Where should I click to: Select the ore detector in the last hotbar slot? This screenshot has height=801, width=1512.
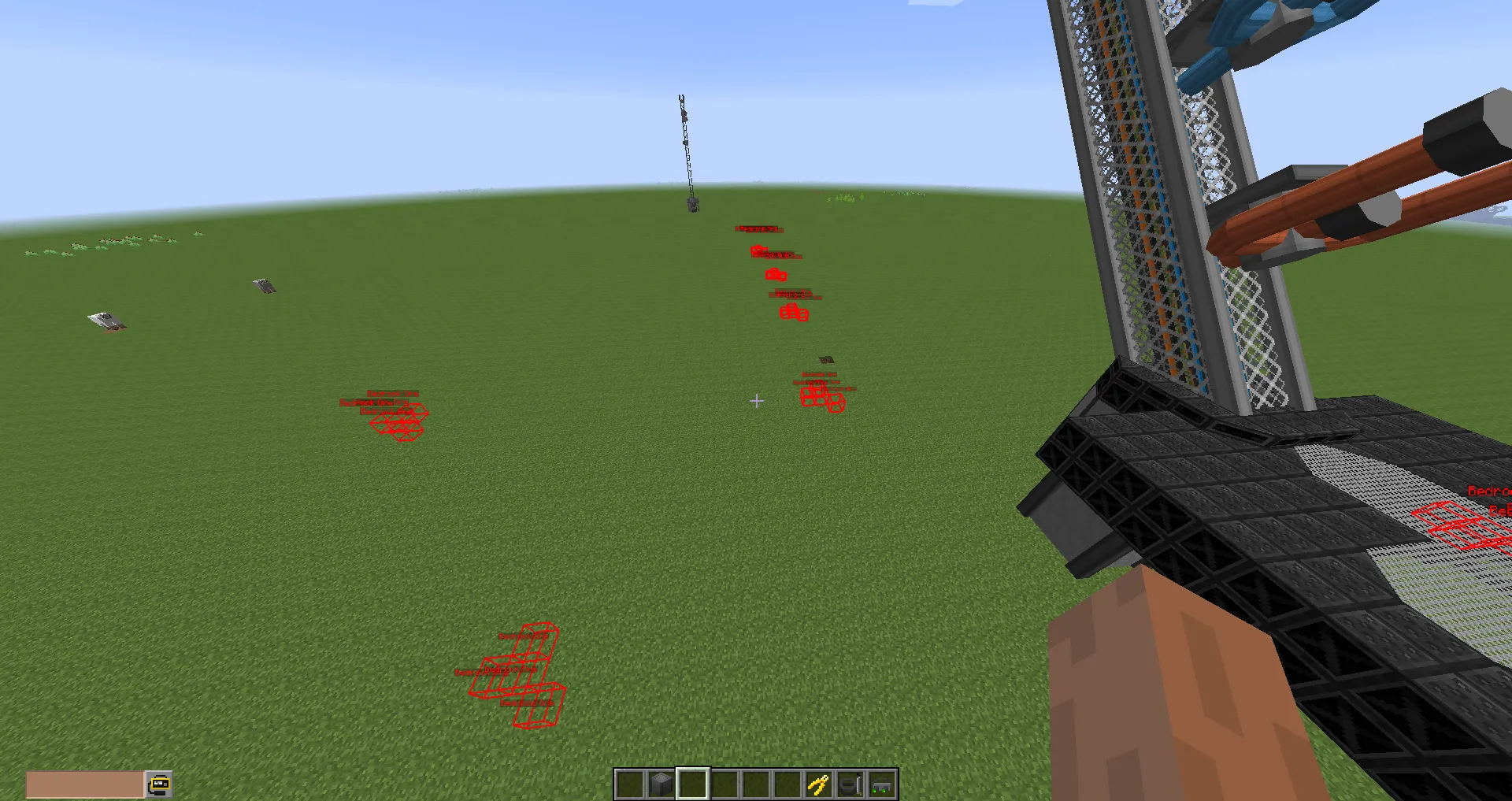point(880,784)
